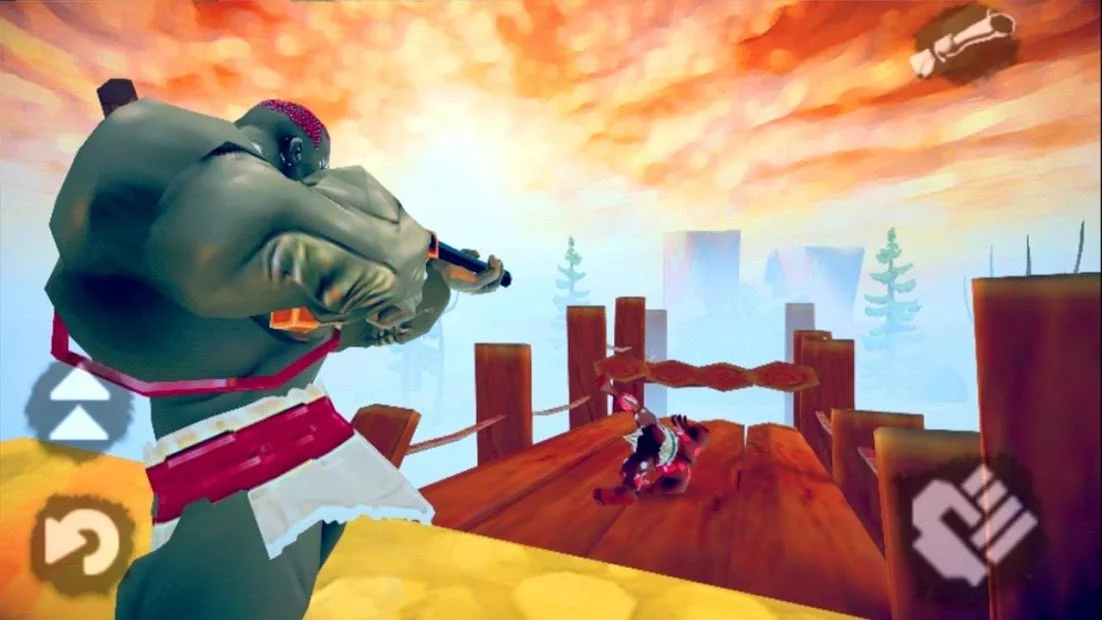Activate the circular arrow dodge button

tap(80, 545)
